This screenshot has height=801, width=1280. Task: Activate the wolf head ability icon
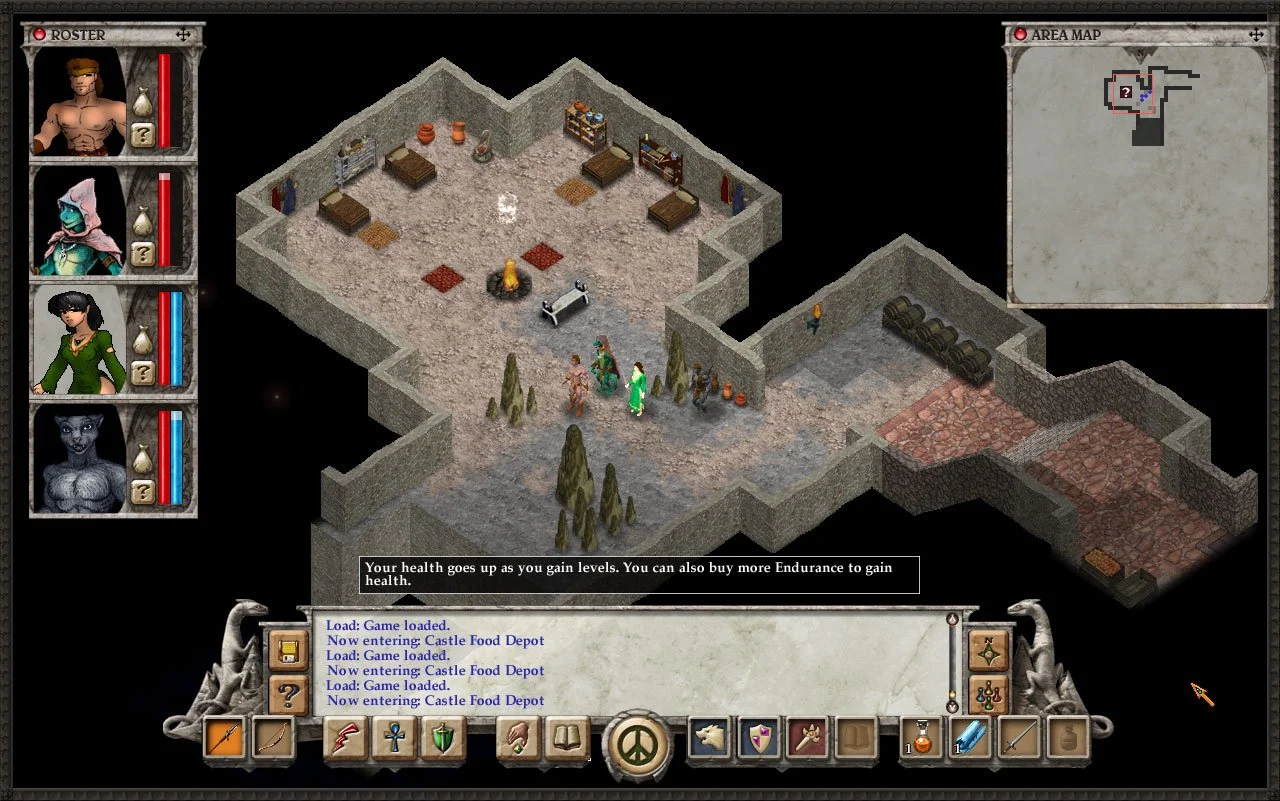(x=709, y=739)
